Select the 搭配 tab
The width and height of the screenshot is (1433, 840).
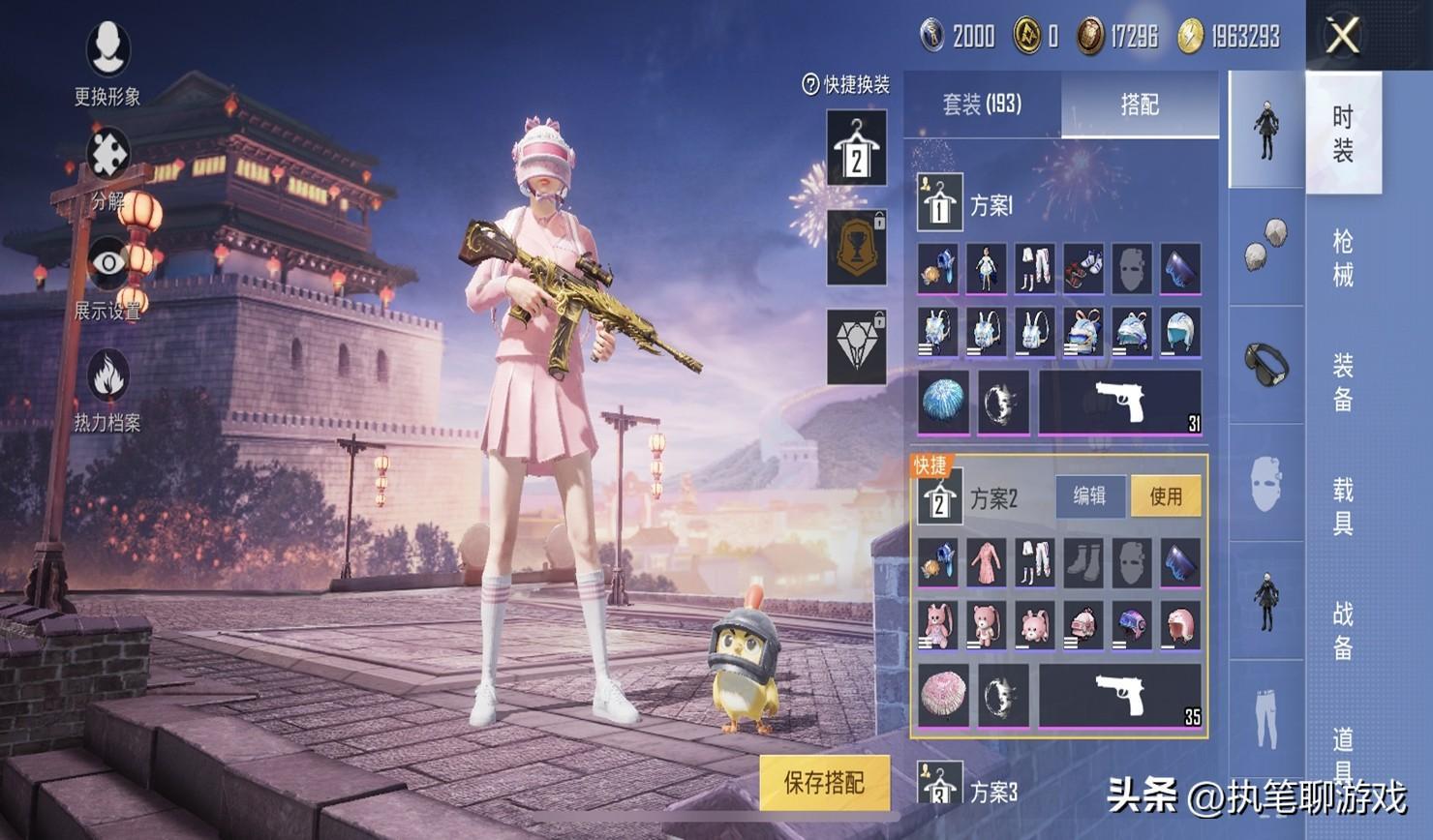[1140, 105]
